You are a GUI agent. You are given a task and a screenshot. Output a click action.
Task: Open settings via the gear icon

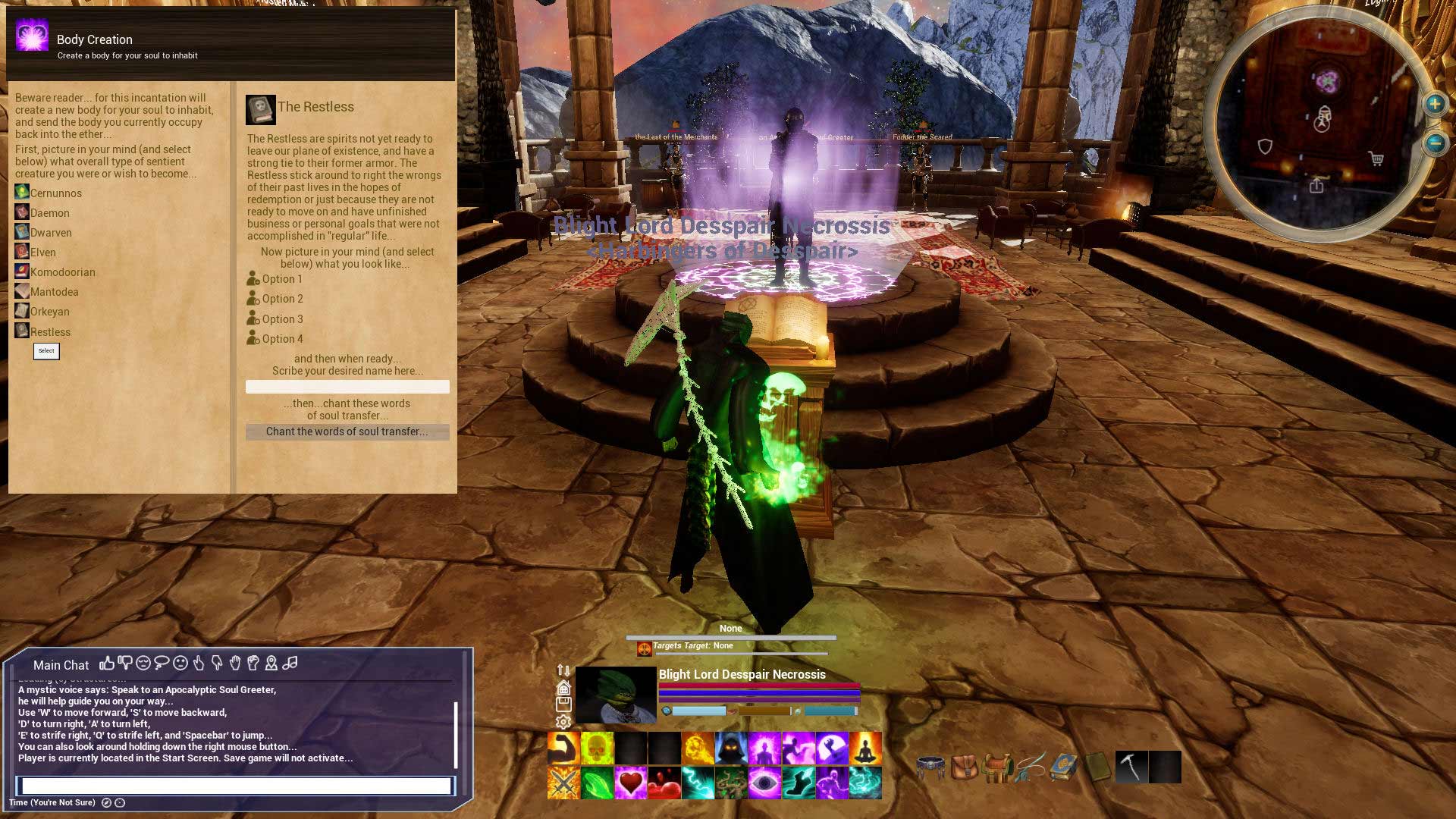tap(563, 723)
